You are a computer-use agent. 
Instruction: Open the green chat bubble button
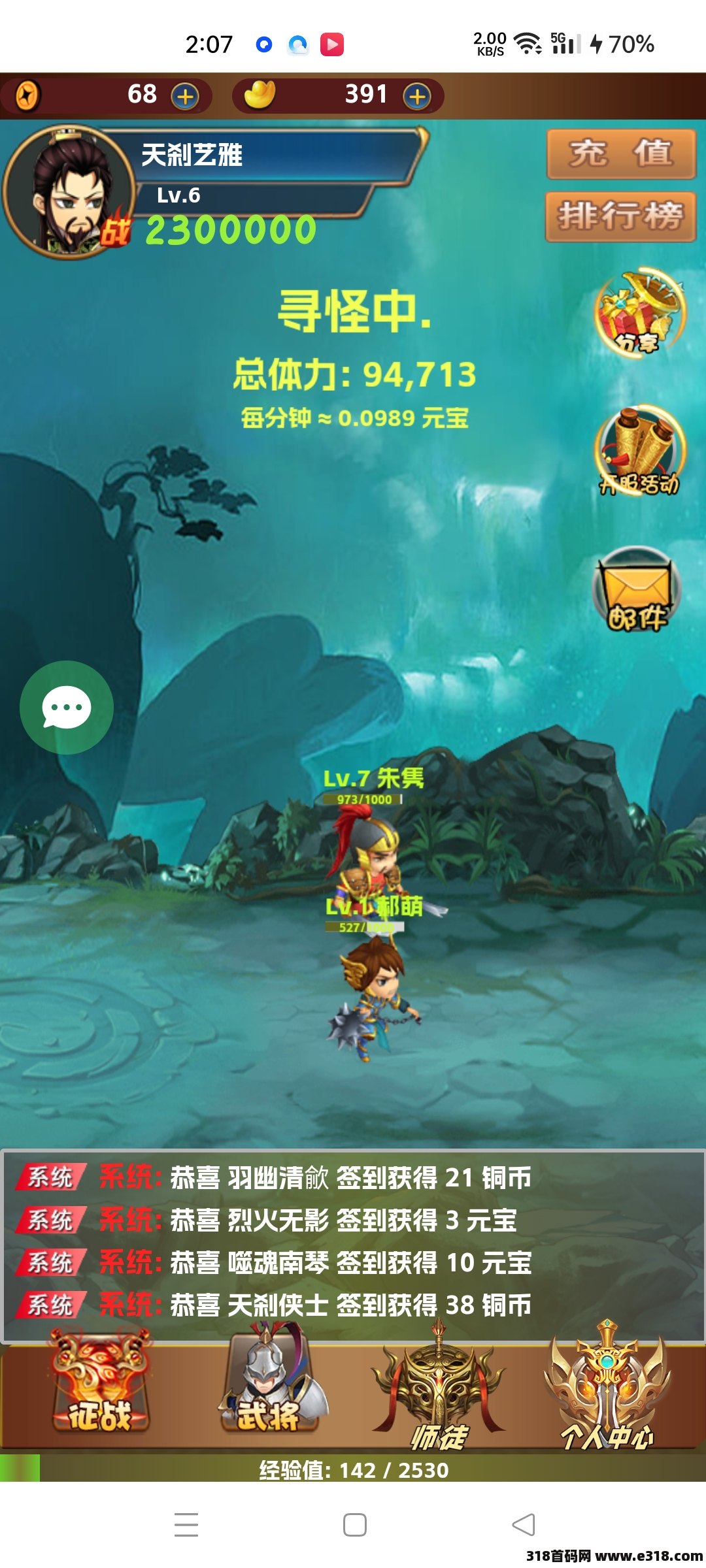(67, 708)
